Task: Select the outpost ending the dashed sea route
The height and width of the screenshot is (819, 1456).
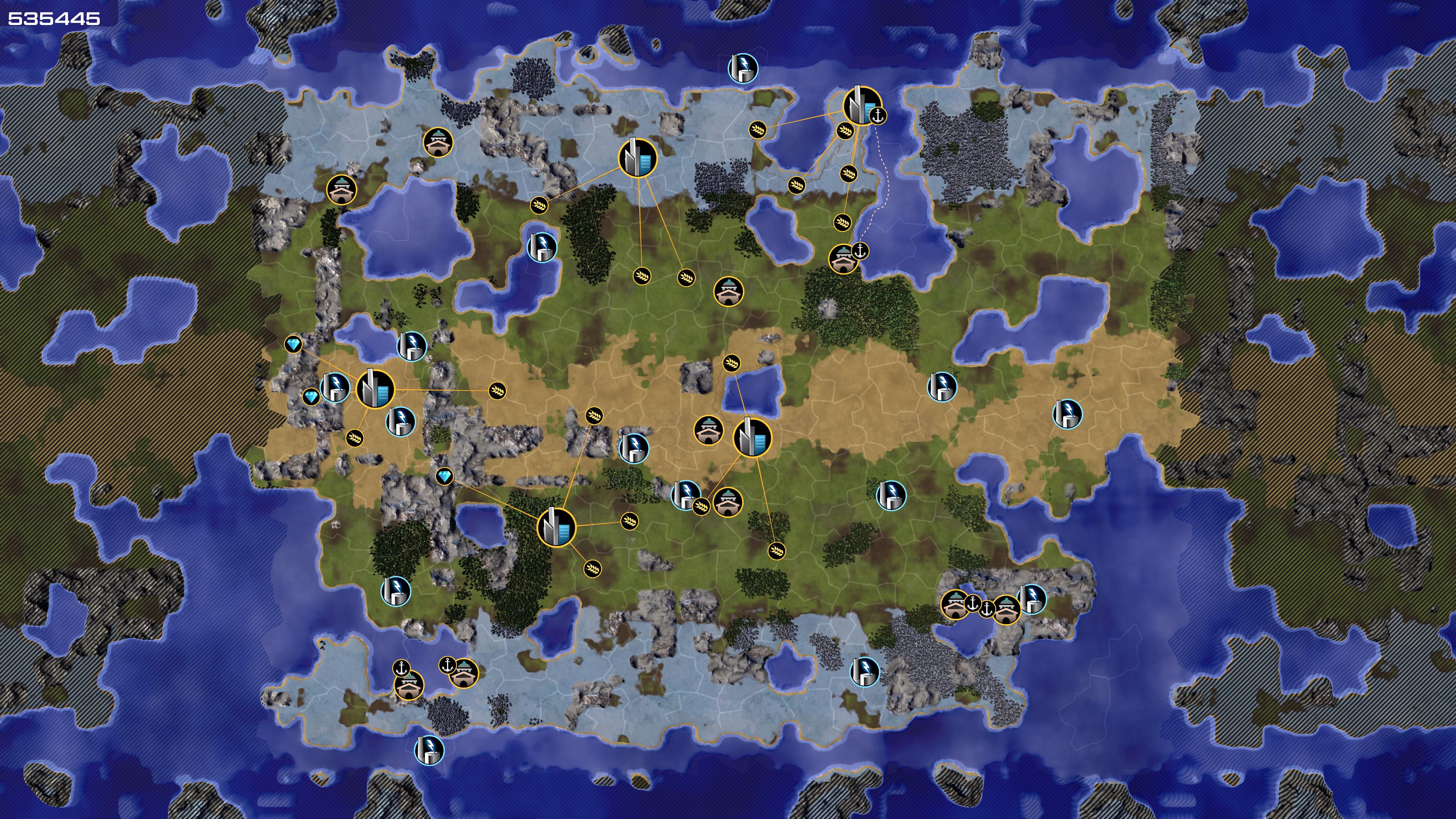Action: tap(843, 259)
